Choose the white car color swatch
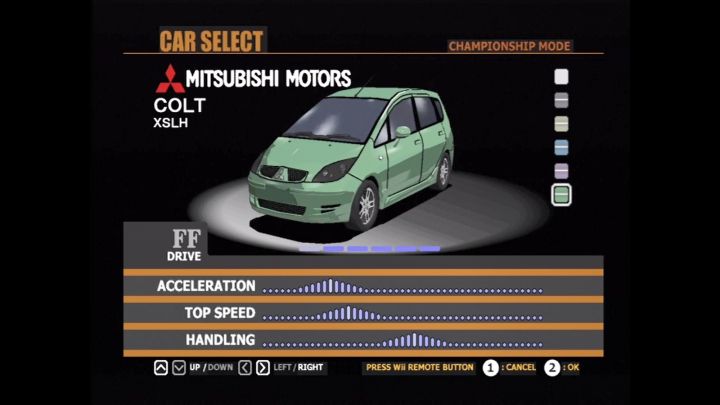This screenshot has height=405, width=720. coord(562,76)
